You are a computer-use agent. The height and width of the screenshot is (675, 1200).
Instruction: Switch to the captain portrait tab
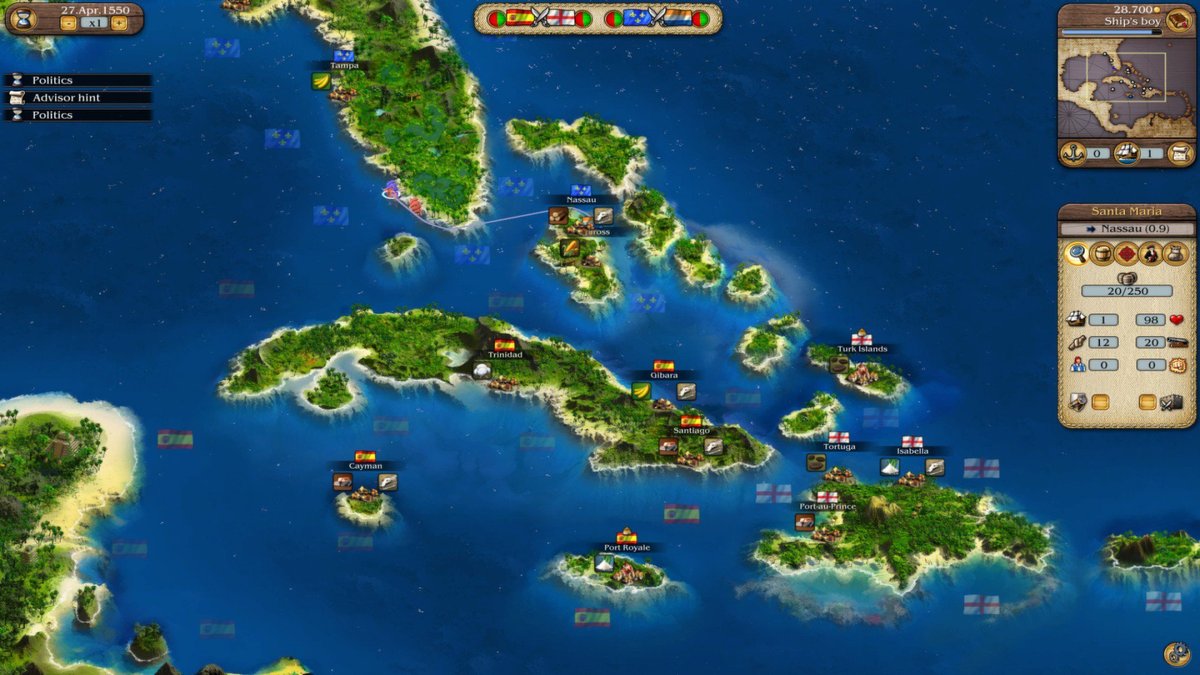[x=1152, y=253]
